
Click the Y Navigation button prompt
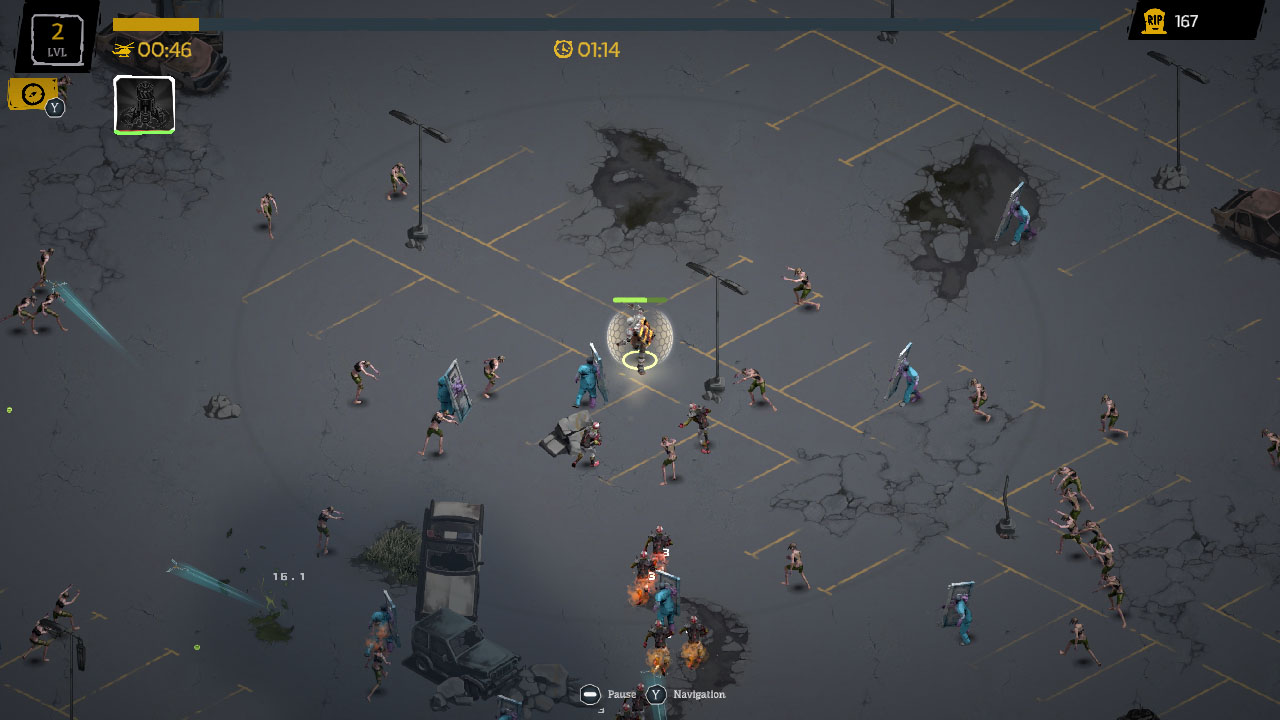(x=655, y=692)
